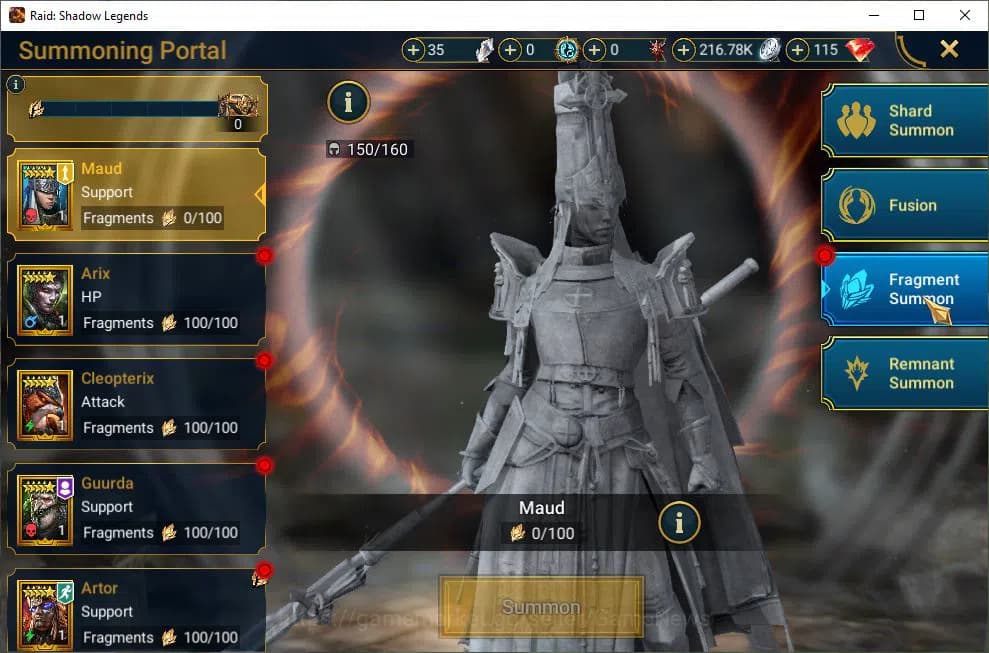Minimize the game window
This screenshot has width=989, height=653.
[873, 15]
